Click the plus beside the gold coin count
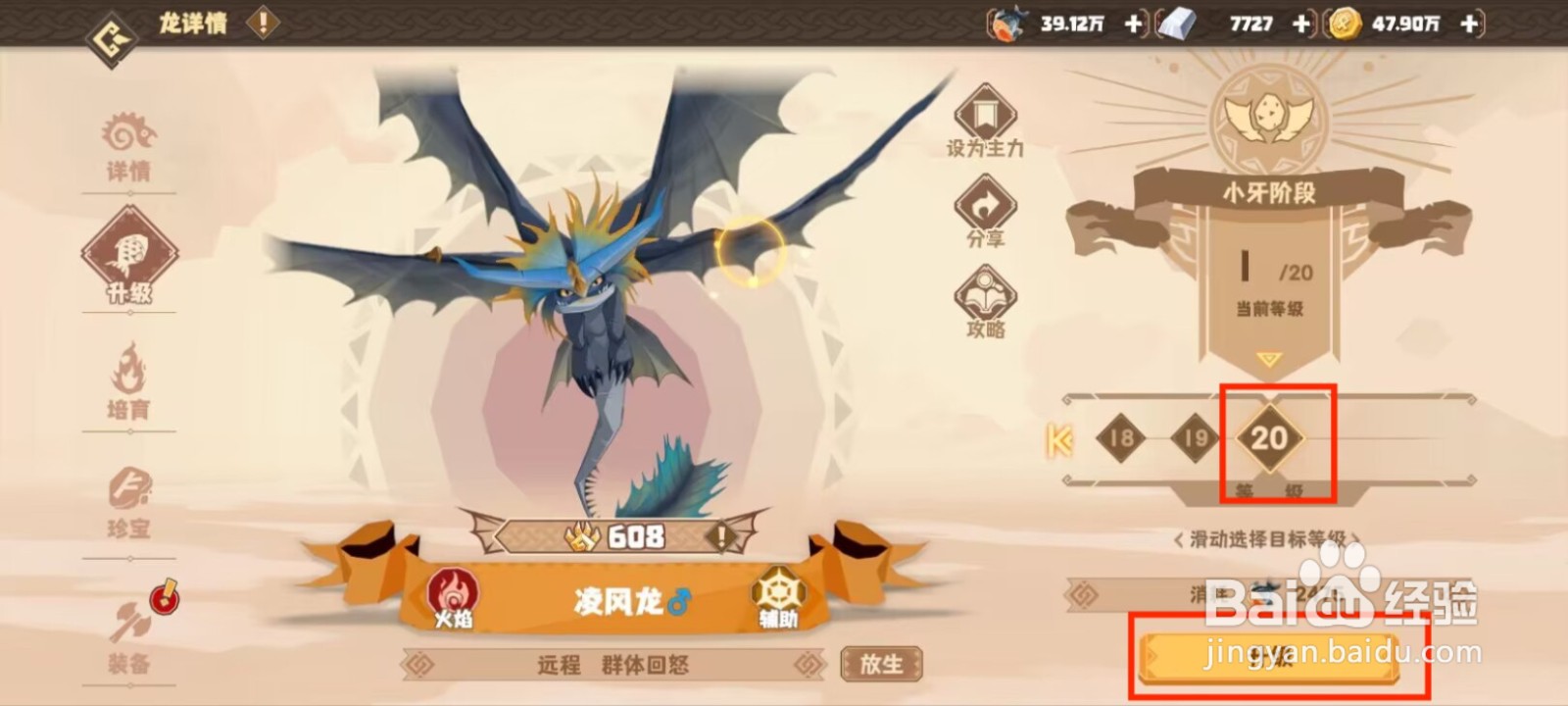The width and height of the screenshot is (1568, 706). tap(1469, 22)
